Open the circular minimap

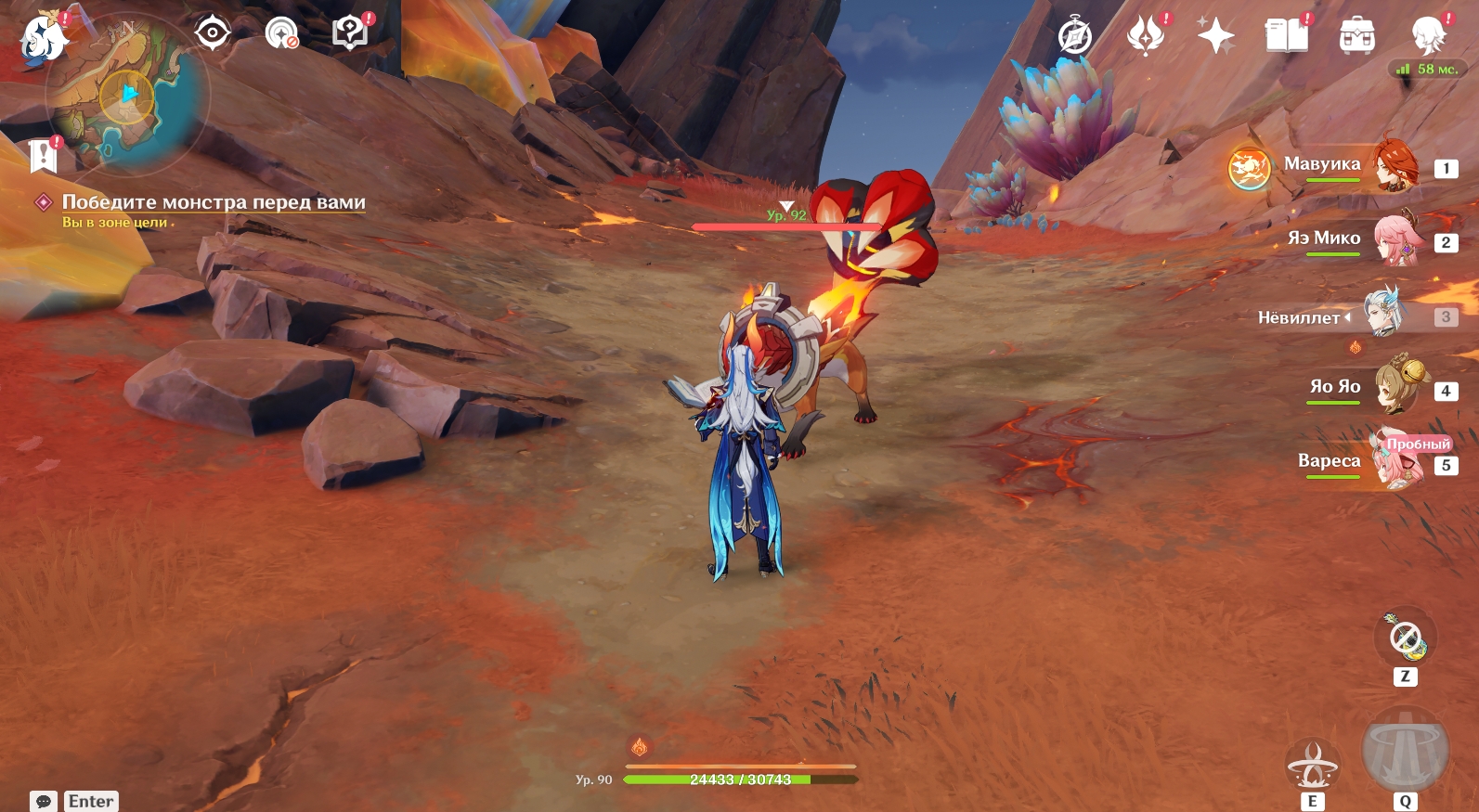(x=128, y=95)
